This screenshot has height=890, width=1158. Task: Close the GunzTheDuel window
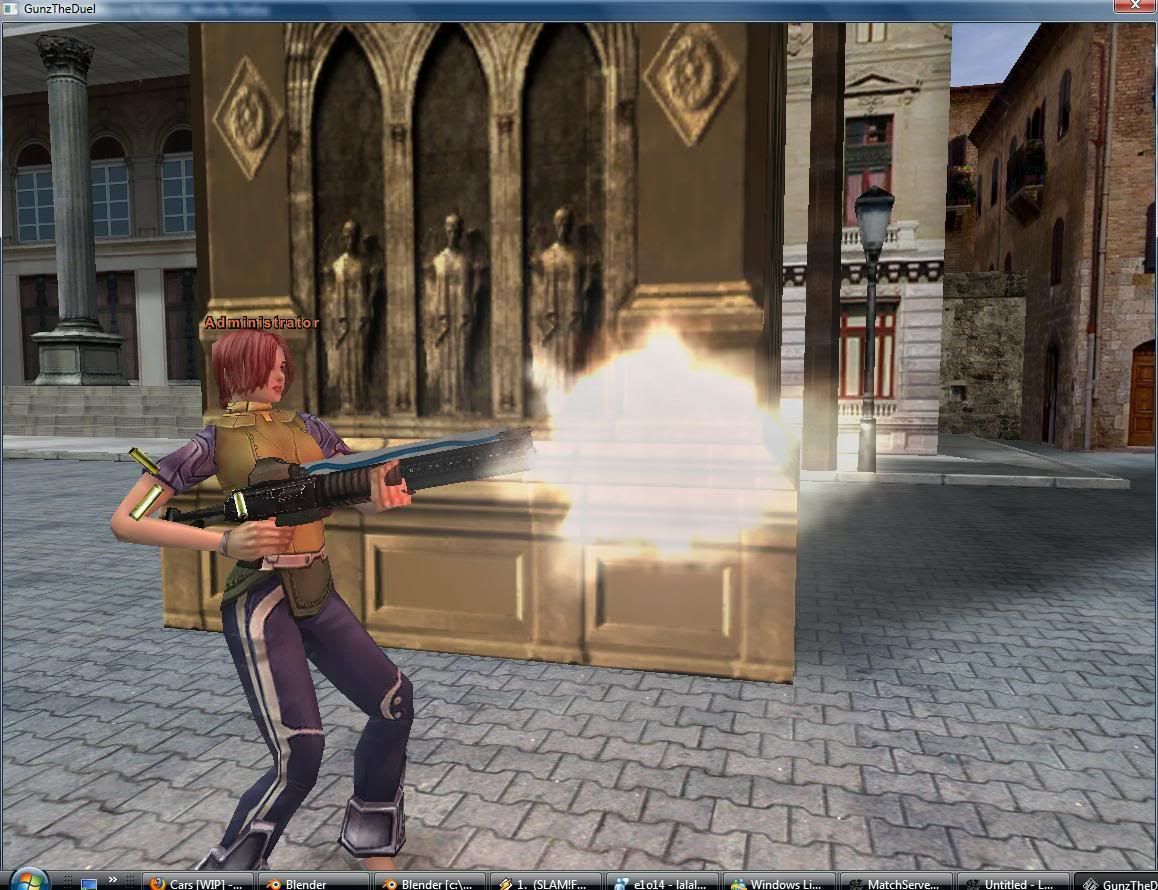pyautogui.click(x=1135, y=6)
